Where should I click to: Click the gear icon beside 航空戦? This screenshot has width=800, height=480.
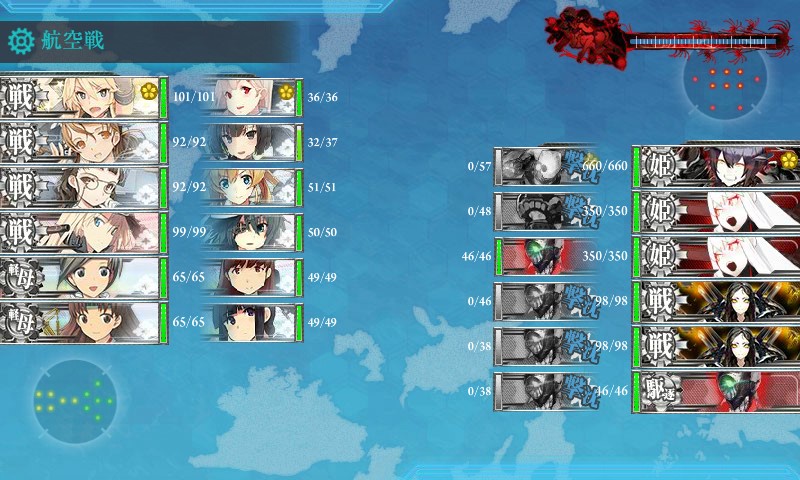coord(20,41)
